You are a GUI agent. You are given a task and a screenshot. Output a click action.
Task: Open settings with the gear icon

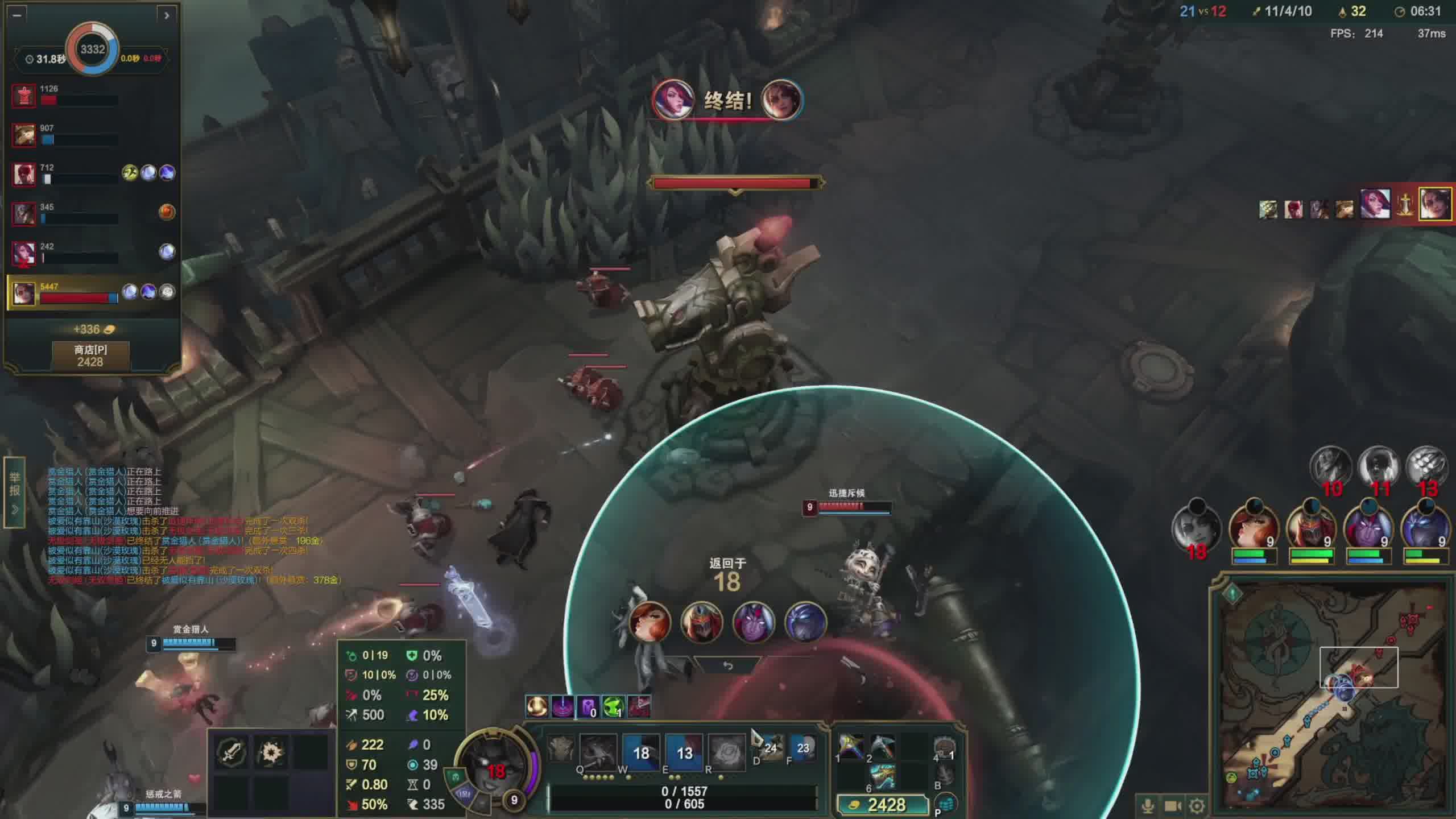1197,806
